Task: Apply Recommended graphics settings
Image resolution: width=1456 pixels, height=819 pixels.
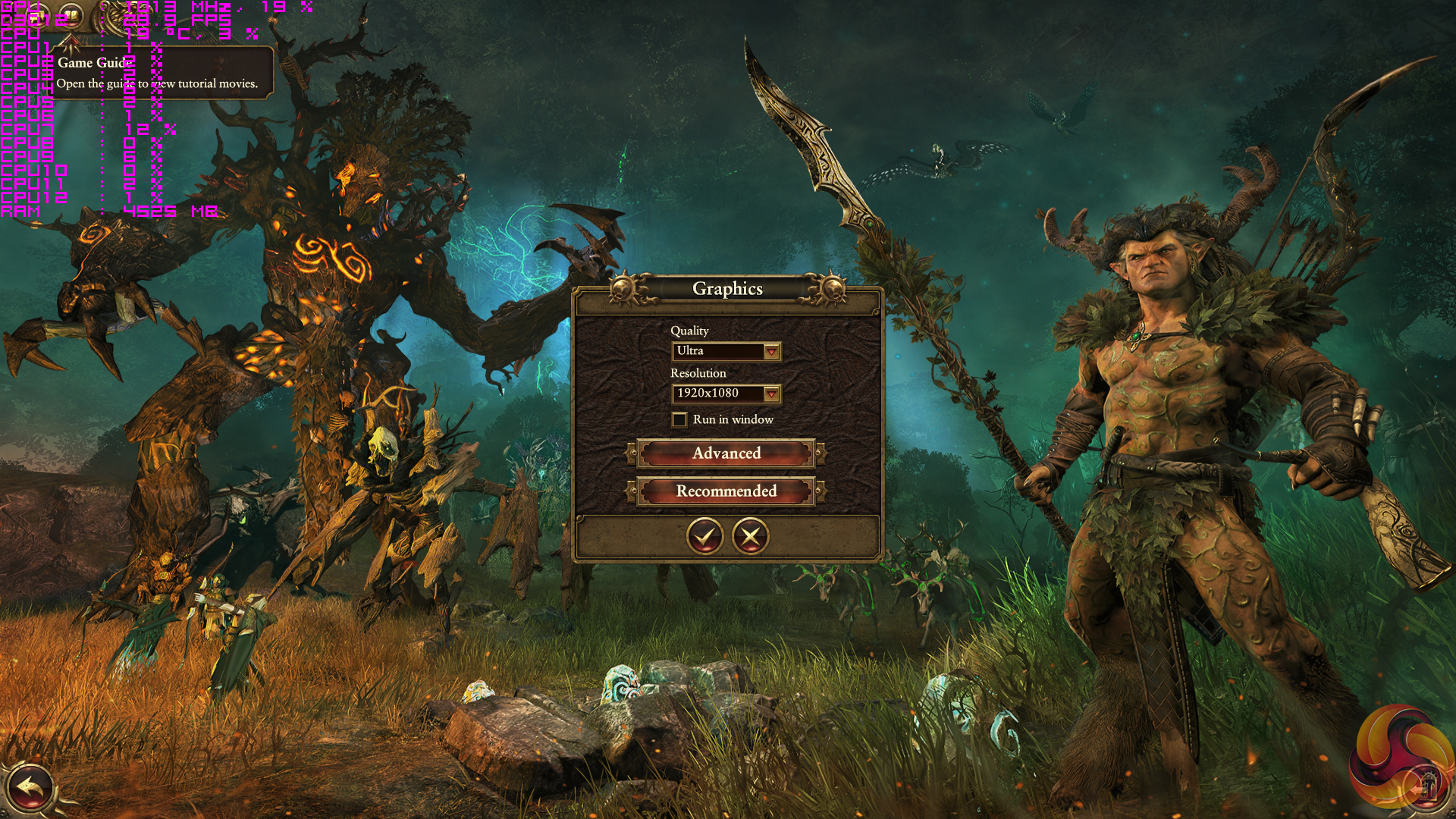Action: coord(726,491)
